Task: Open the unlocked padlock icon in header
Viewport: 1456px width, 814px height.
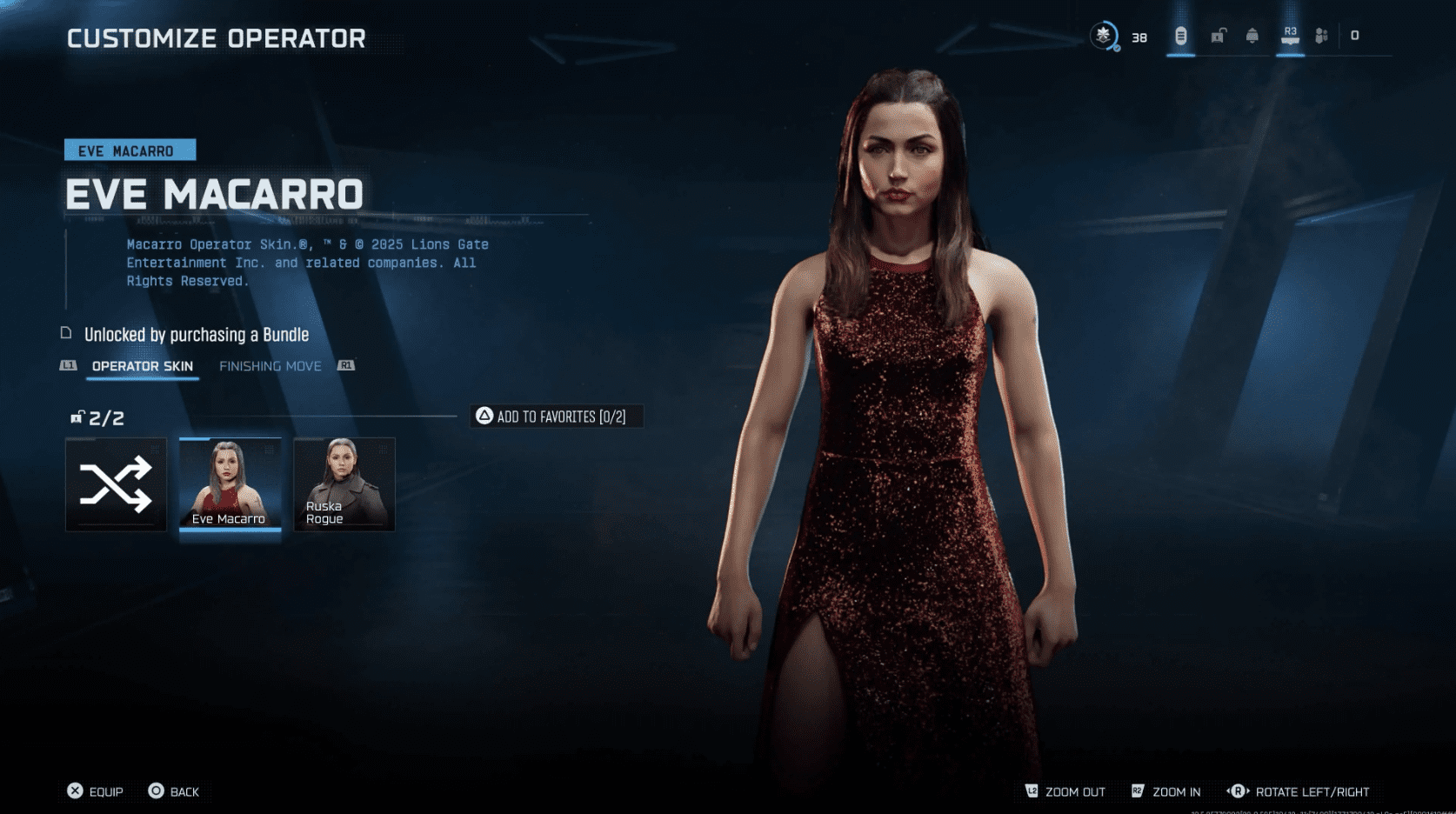Action: point(1219,36)
